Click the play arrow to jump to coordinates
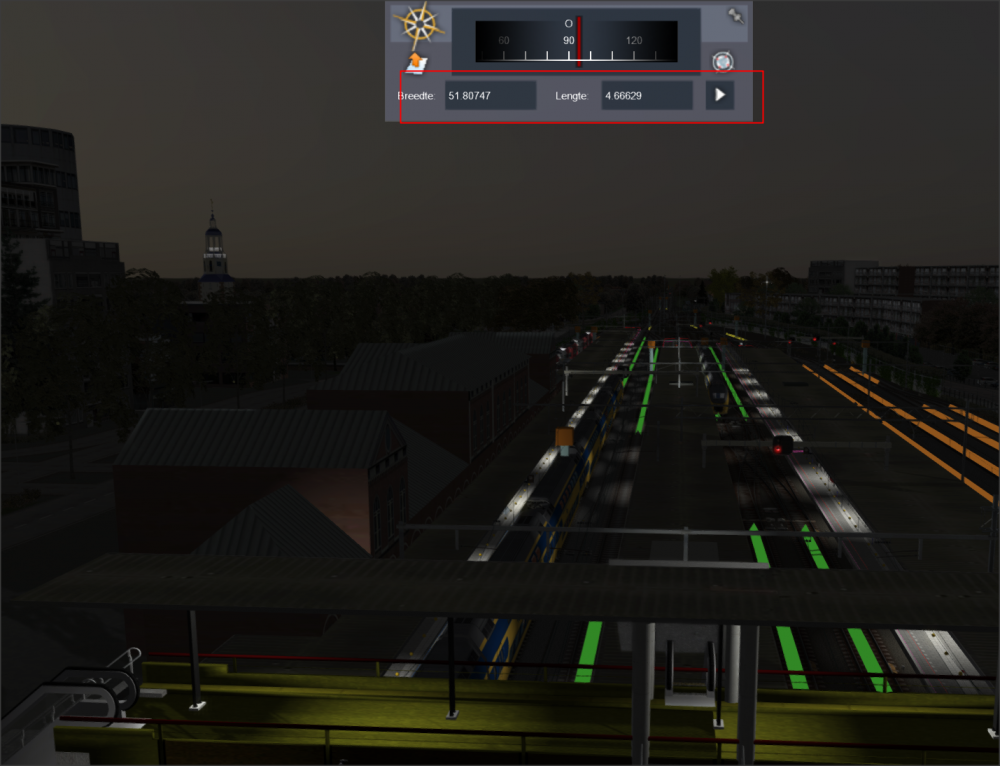The width and height of the screenshot is (1000, 766). tap(720, 96)
